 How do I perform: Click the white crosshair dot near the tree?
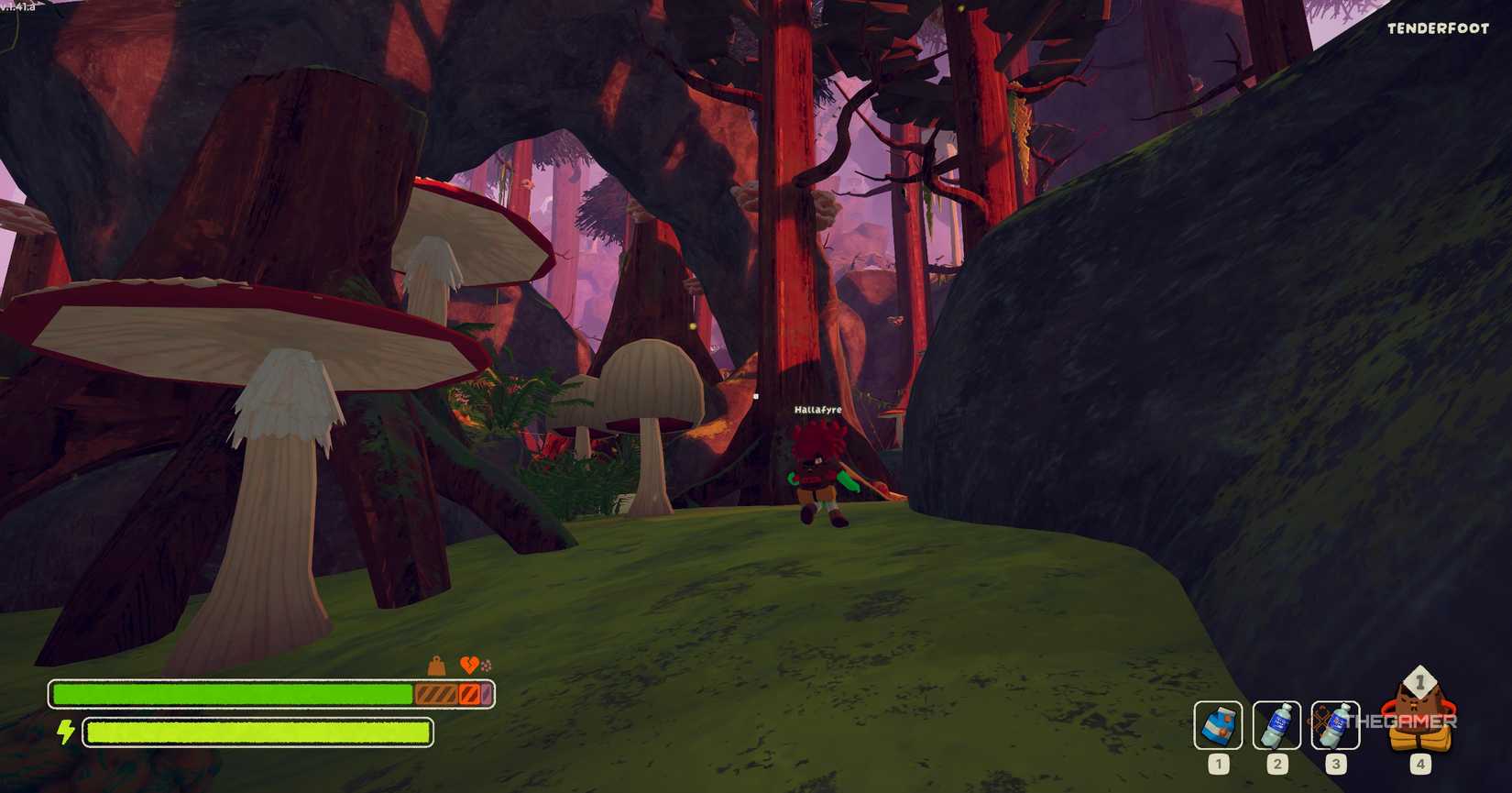click(x=755, y=395)
